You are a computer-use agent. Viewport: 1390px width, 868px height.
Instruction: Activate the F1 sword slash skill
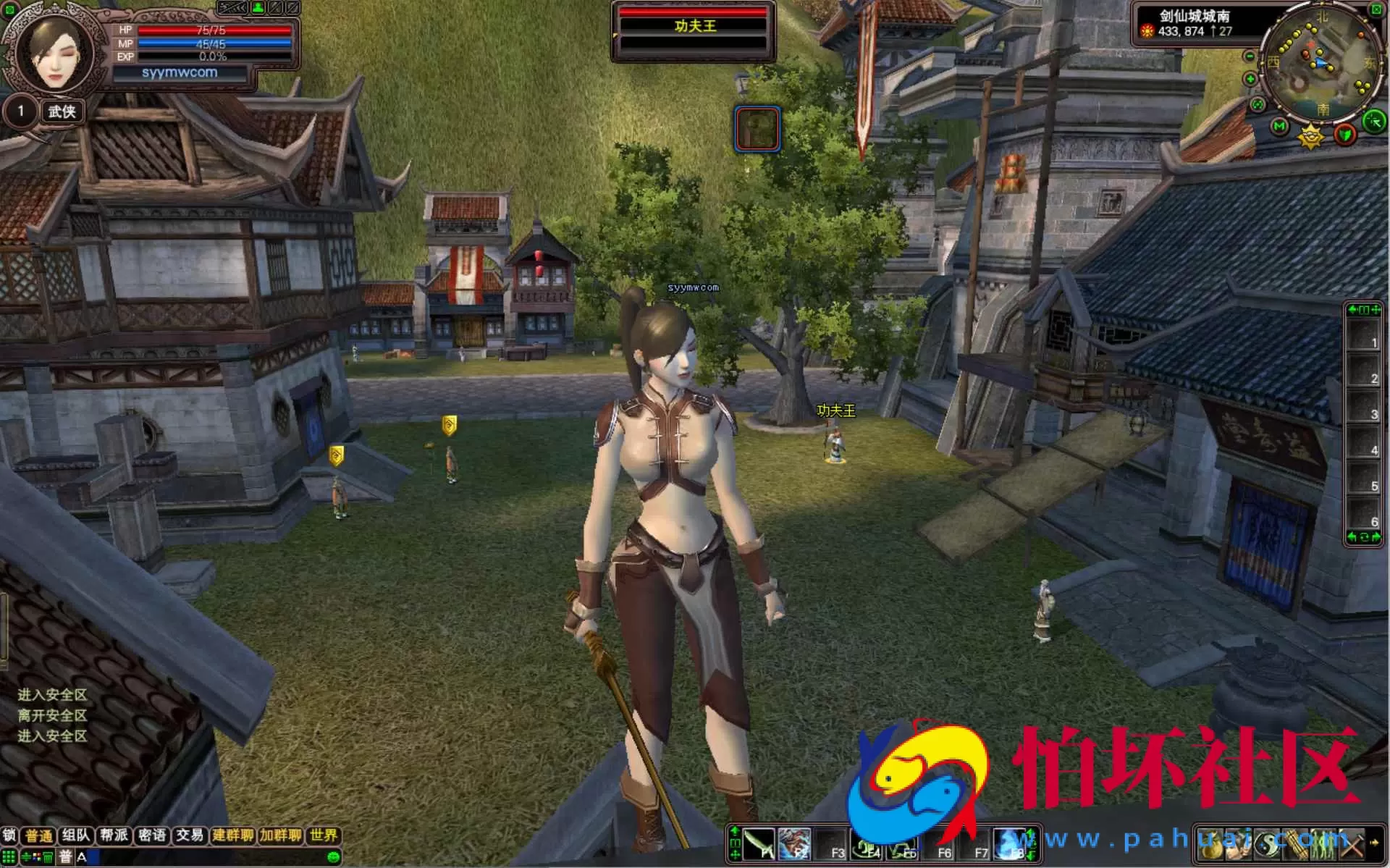tap(759, 843)
